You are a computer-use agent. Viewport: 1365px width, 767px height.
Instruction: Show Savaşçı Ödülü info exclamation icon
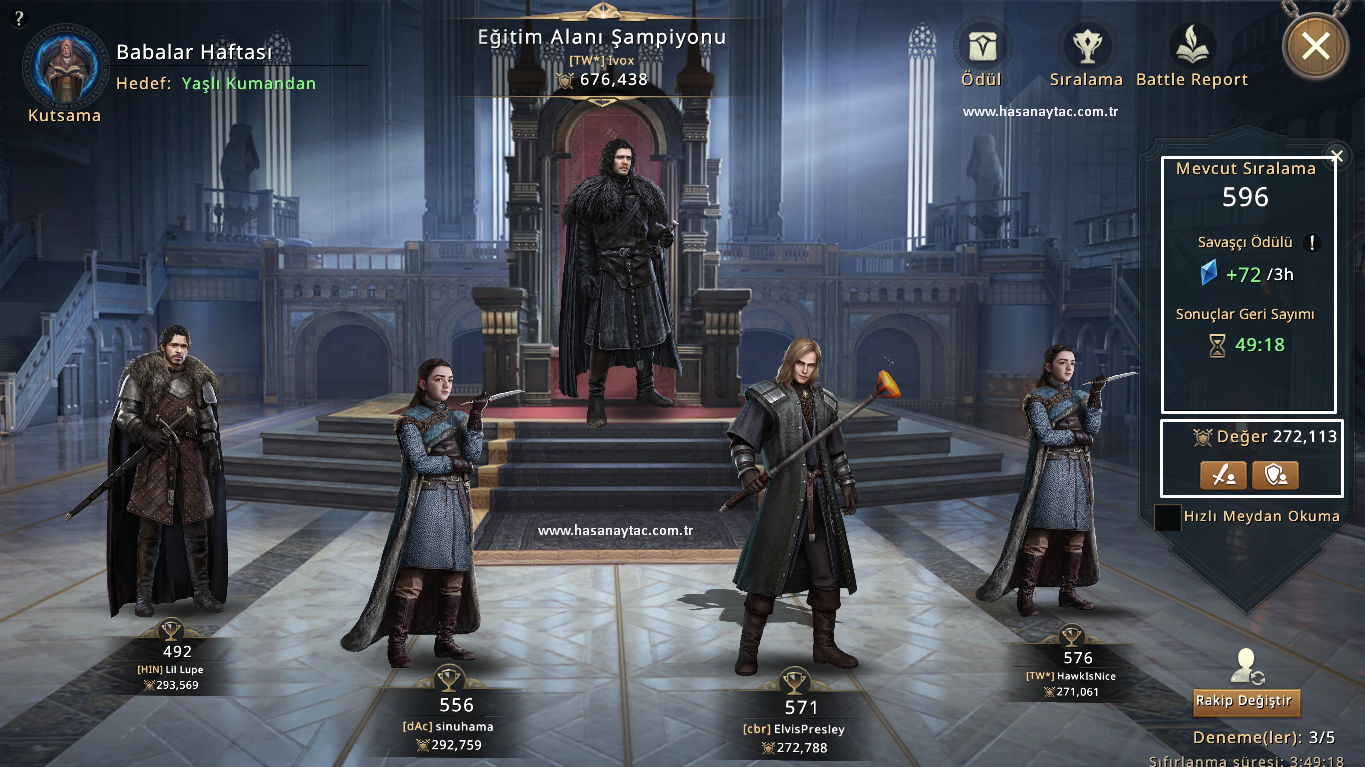coord(1313,243)
